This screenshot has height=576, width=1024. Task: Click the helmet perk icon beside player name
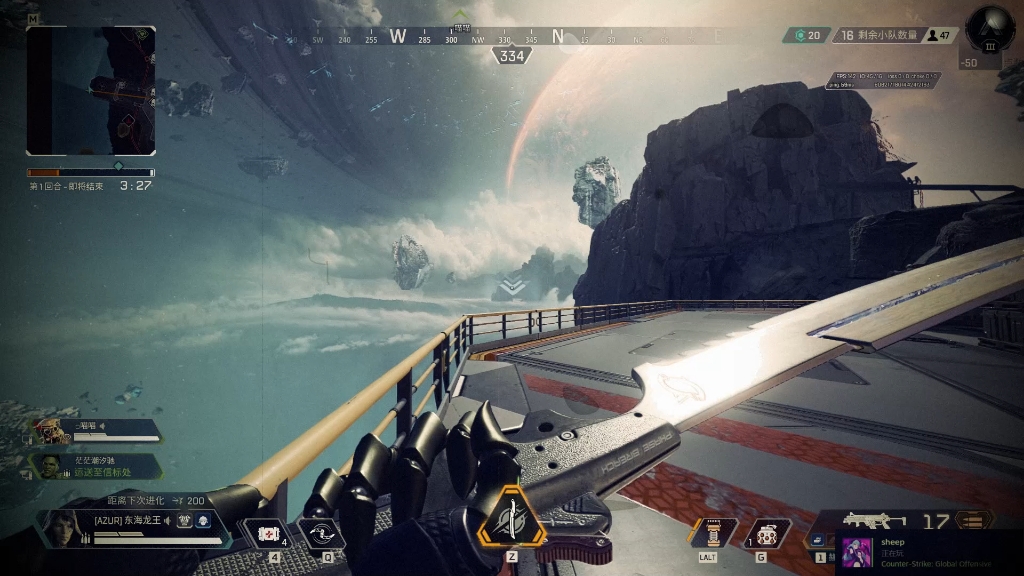185,520
